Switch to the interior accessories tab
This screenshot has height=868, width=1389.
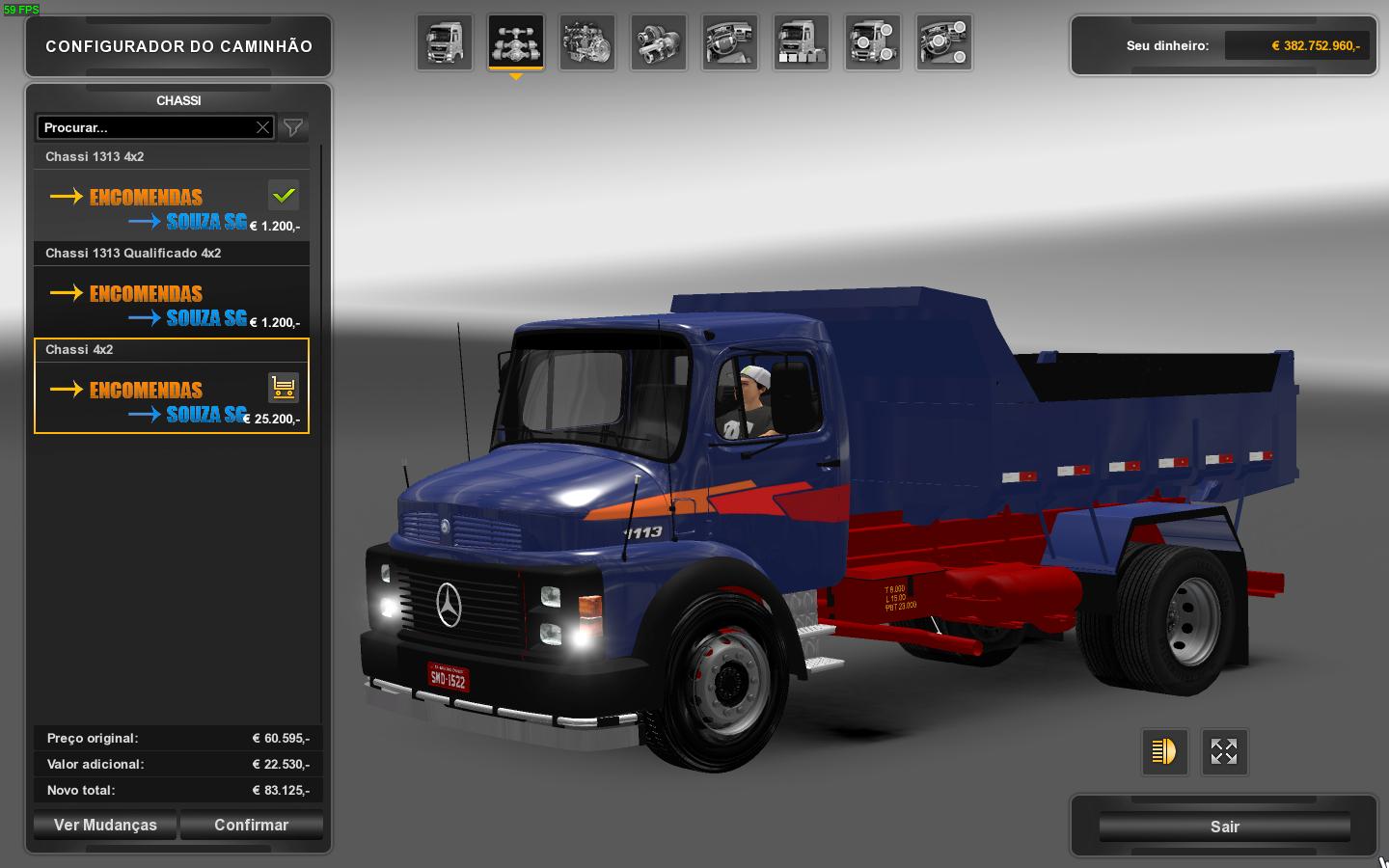(944, 41)
